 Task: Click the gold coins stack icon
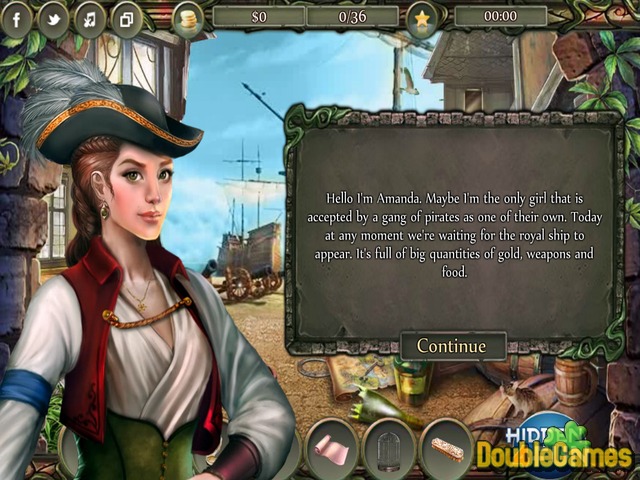(x=187, y=17)
